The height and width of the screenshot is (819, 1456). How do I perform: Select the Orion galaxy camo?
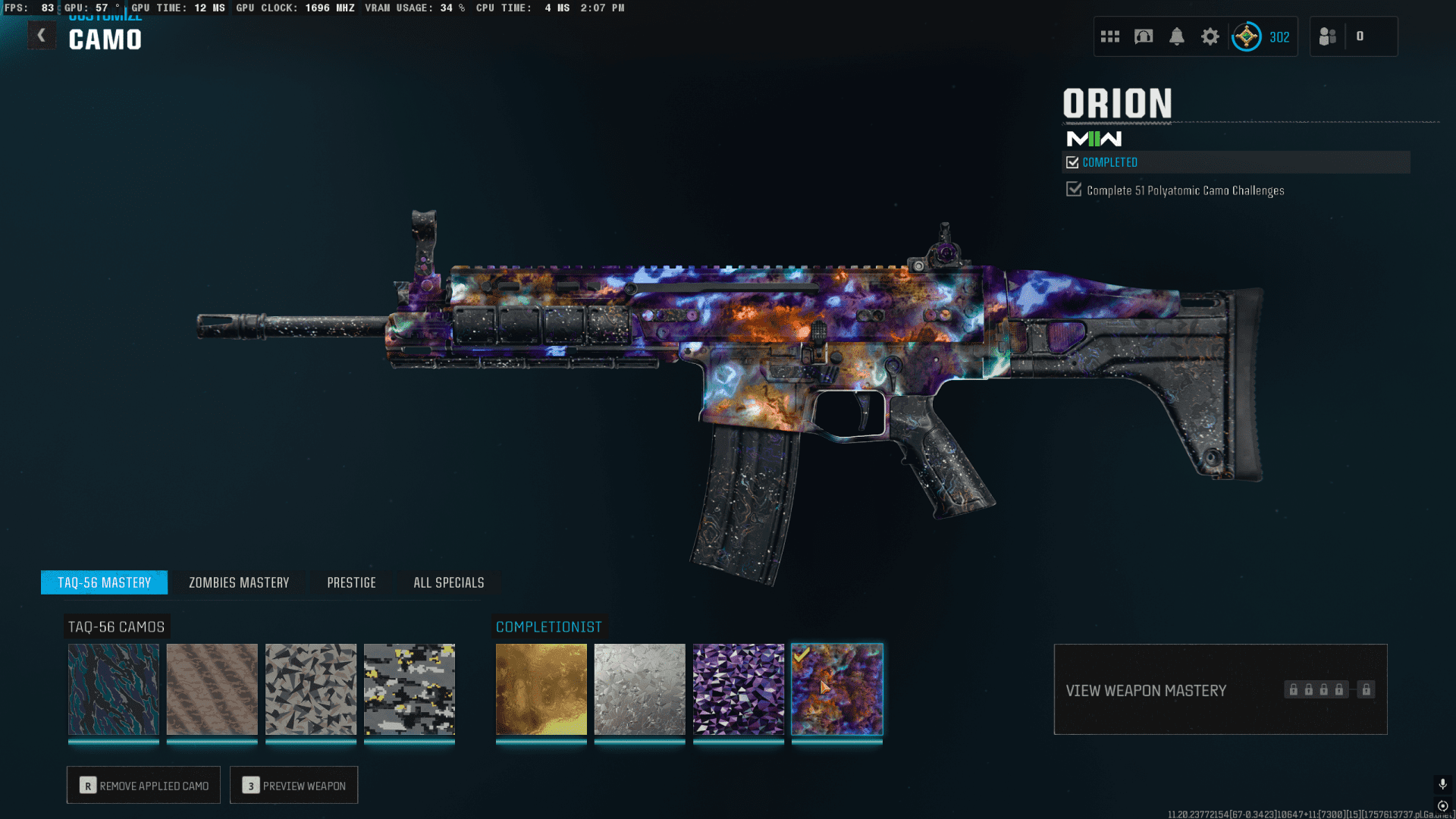(837, 689)
